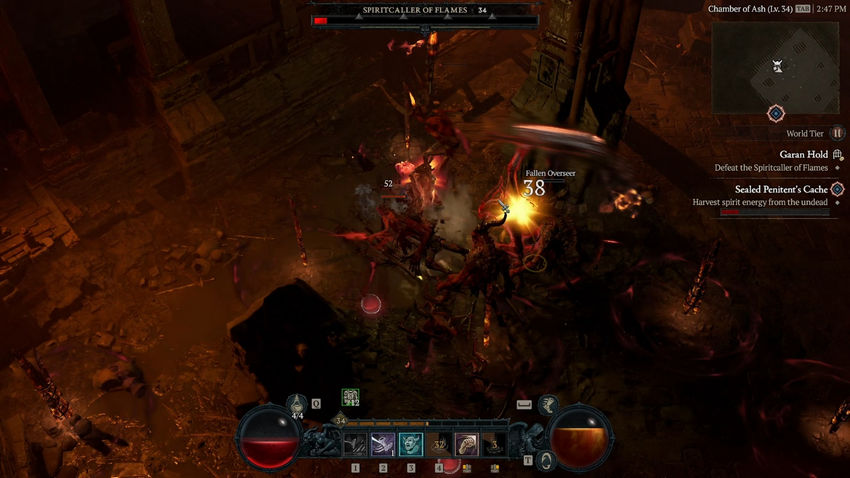Open the town portal icon beside T
The width and height of the screenshot is (850, 478).
pyautogui.click(x=546, y=460)
